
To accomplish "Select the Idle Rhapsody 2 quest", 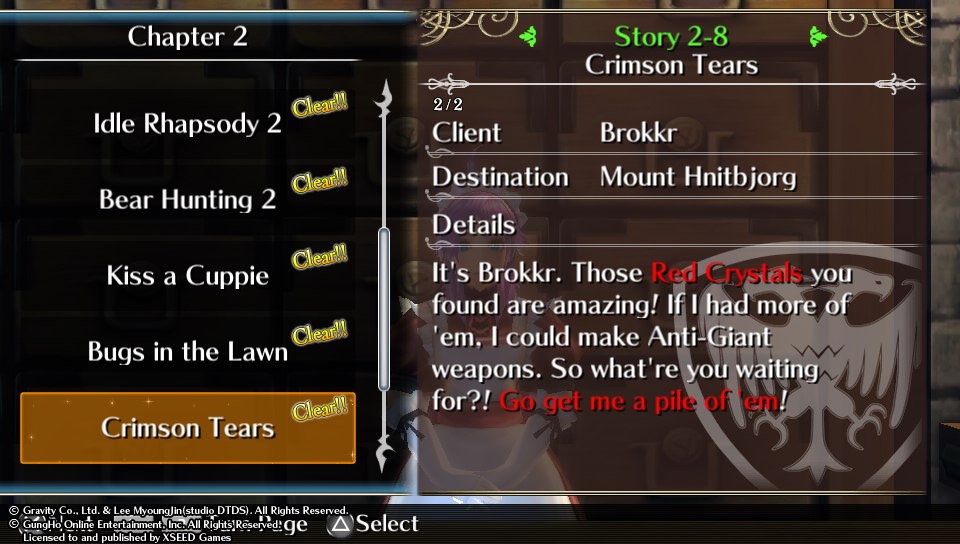I will [187, 124].
